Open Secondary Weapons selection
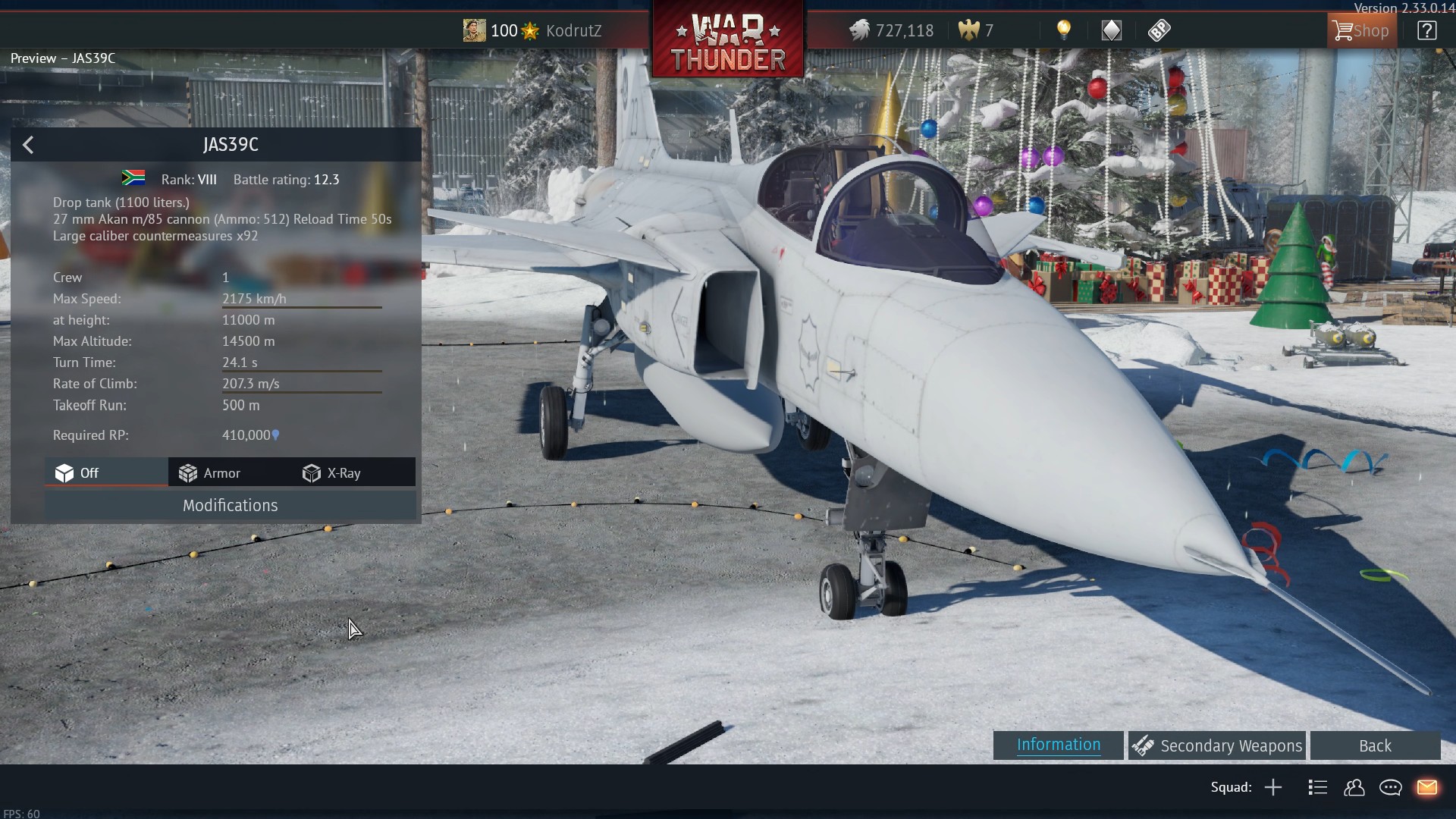Viewport: 1456px width, 819px height. click(1217, 746)
